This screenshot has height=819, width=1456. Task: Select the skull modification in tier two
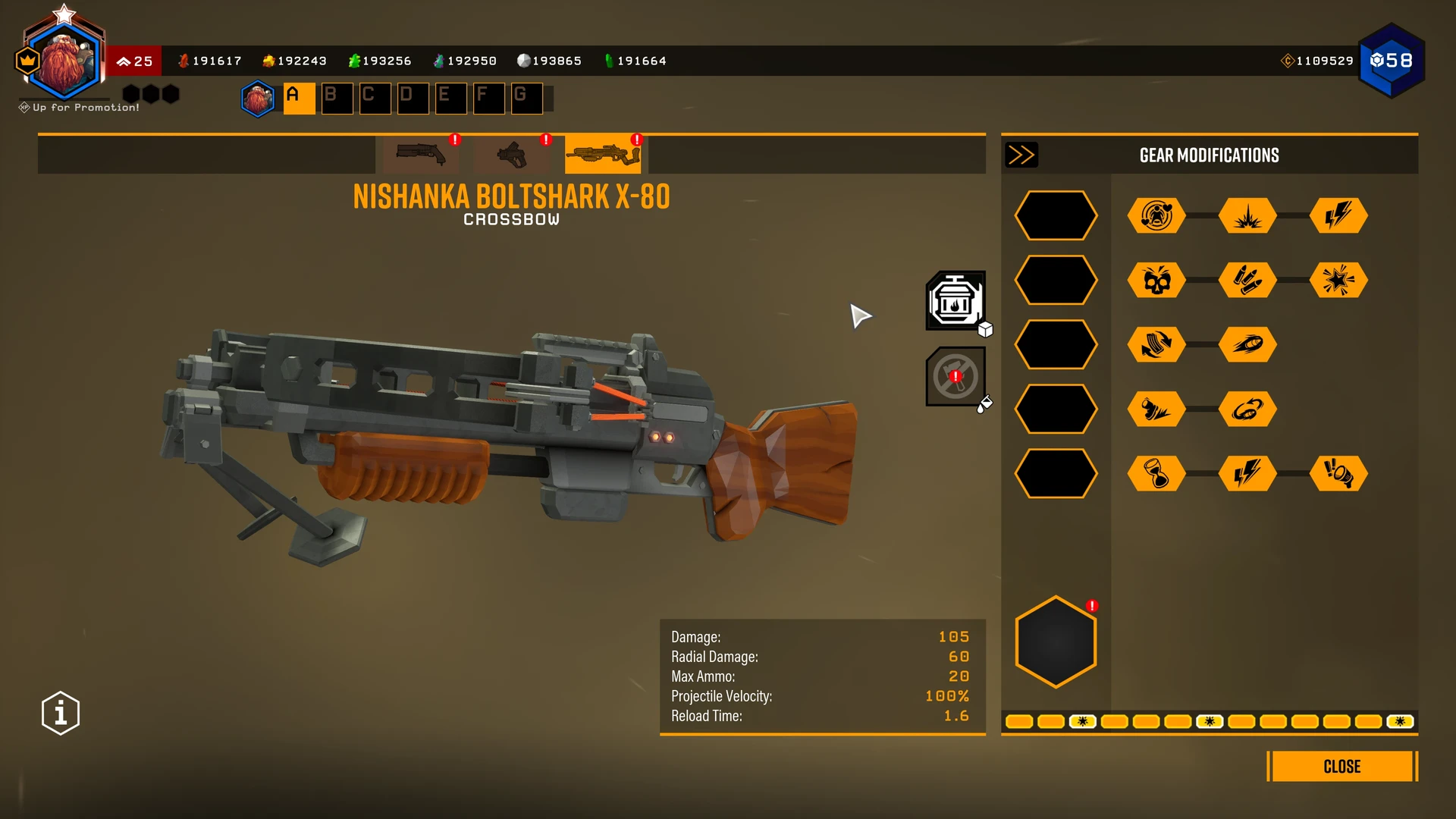tap(1156, 281)
